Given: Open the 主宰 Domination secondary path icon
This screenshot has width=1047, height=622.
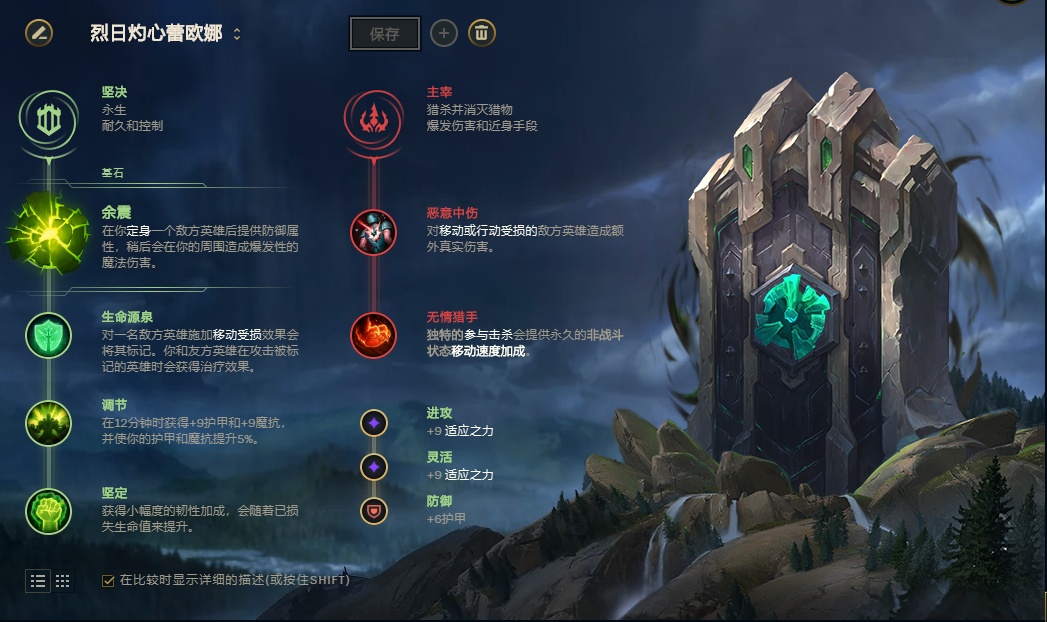Looking at the screenshot, I should [x=373, y=119].
